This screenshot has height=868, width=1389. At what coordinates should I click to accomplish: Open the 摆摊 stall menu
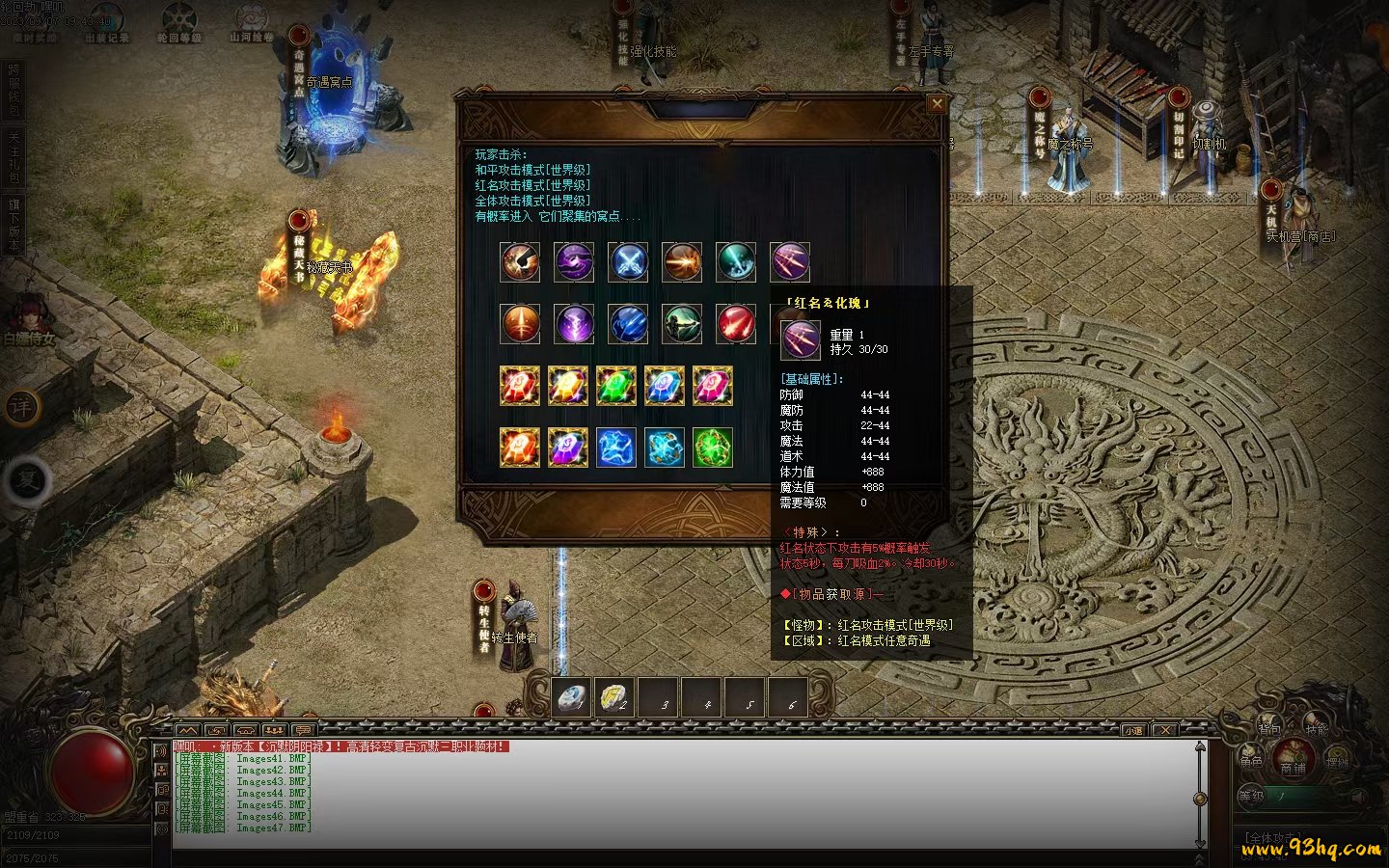pos(1337,762)
